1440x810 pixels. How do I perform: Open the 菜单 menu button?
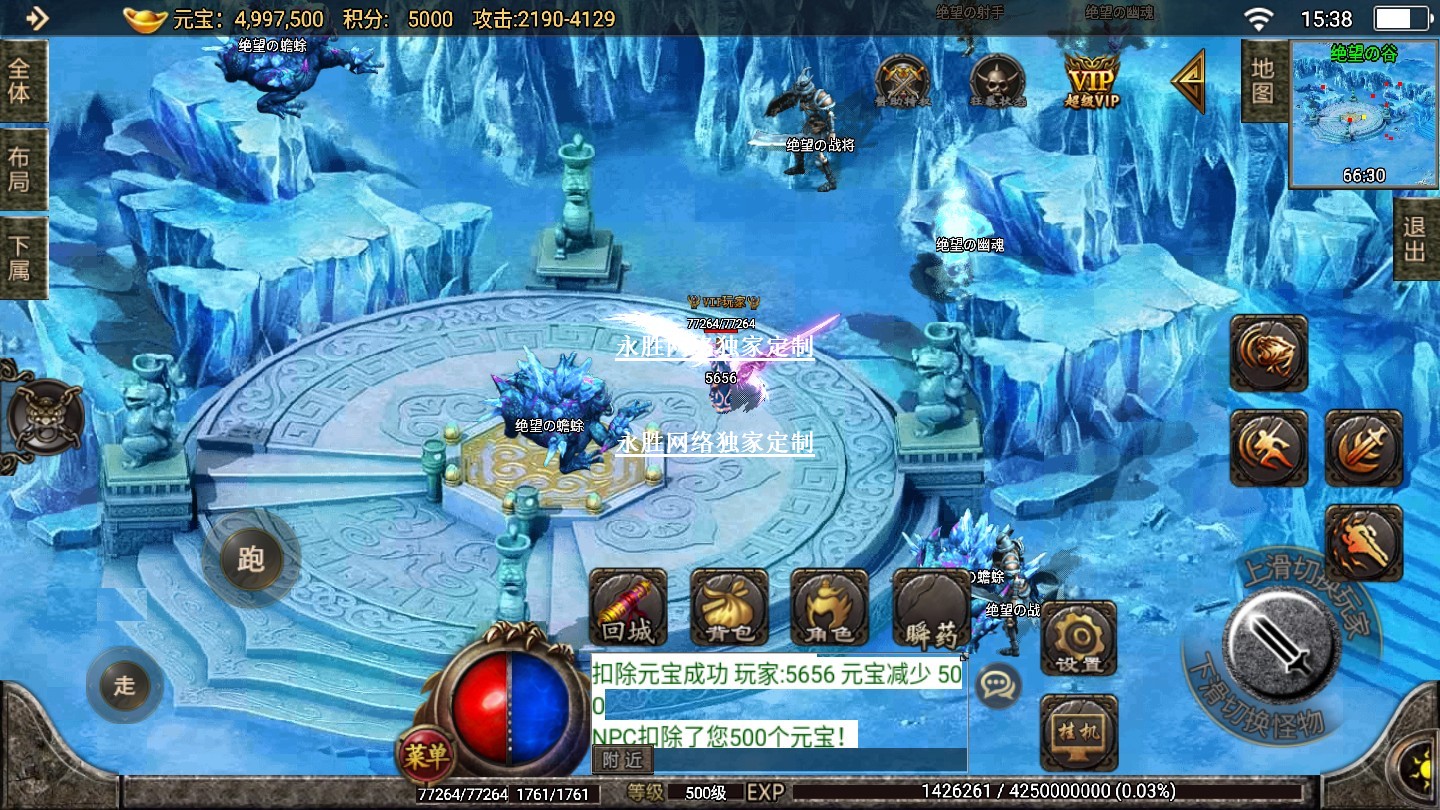tap(426, 756)
